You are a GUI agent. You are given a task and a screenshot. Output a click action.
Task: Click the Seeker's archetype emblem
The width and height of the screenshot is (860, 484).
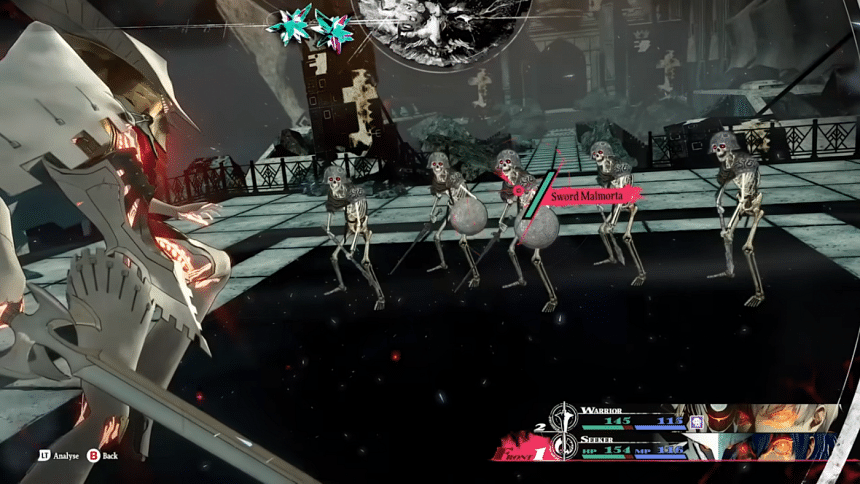pos(567,444)
